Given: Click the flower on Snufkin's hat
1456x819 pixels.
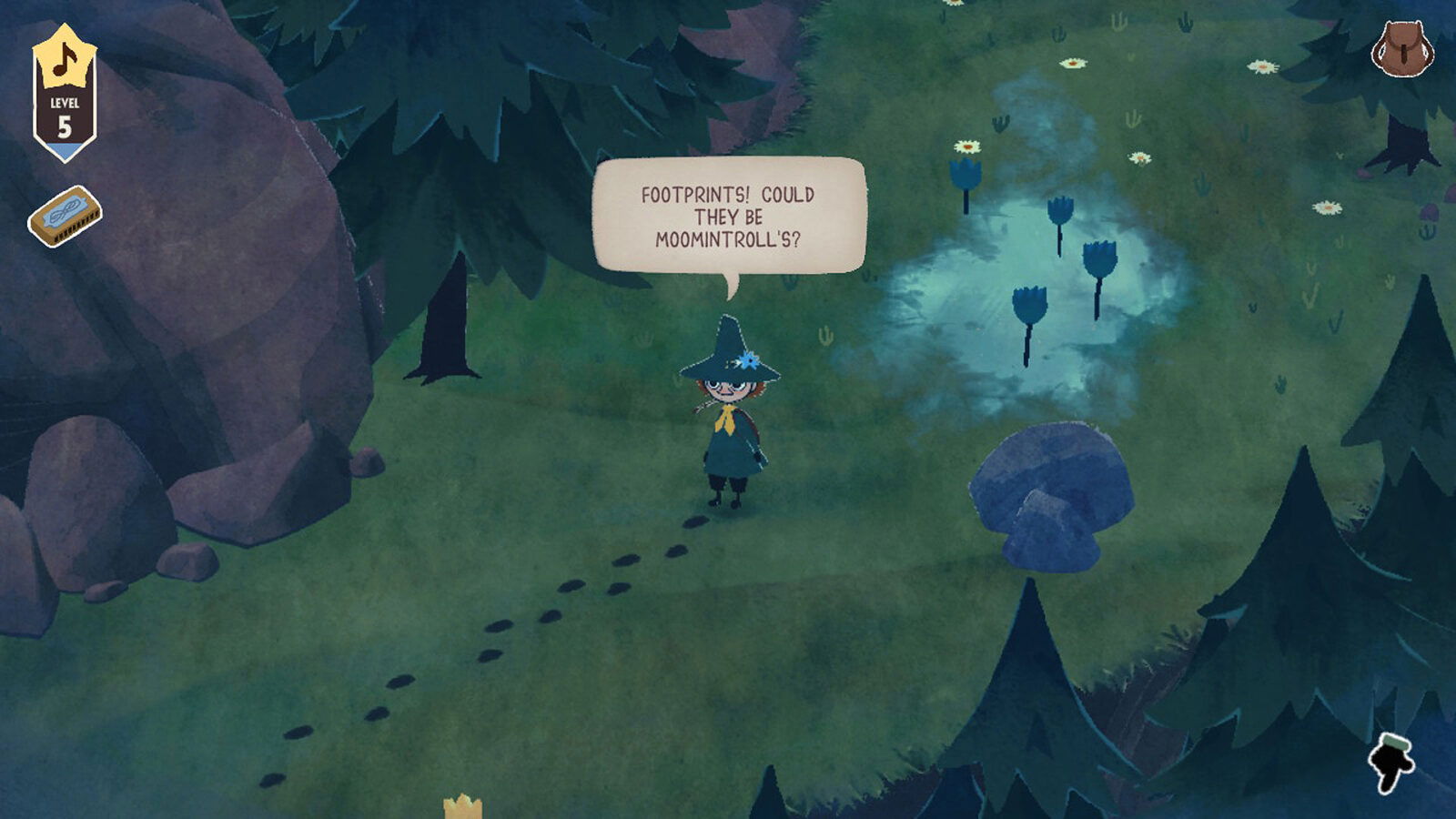Looking at the screenshot, I should click(749, 359).
